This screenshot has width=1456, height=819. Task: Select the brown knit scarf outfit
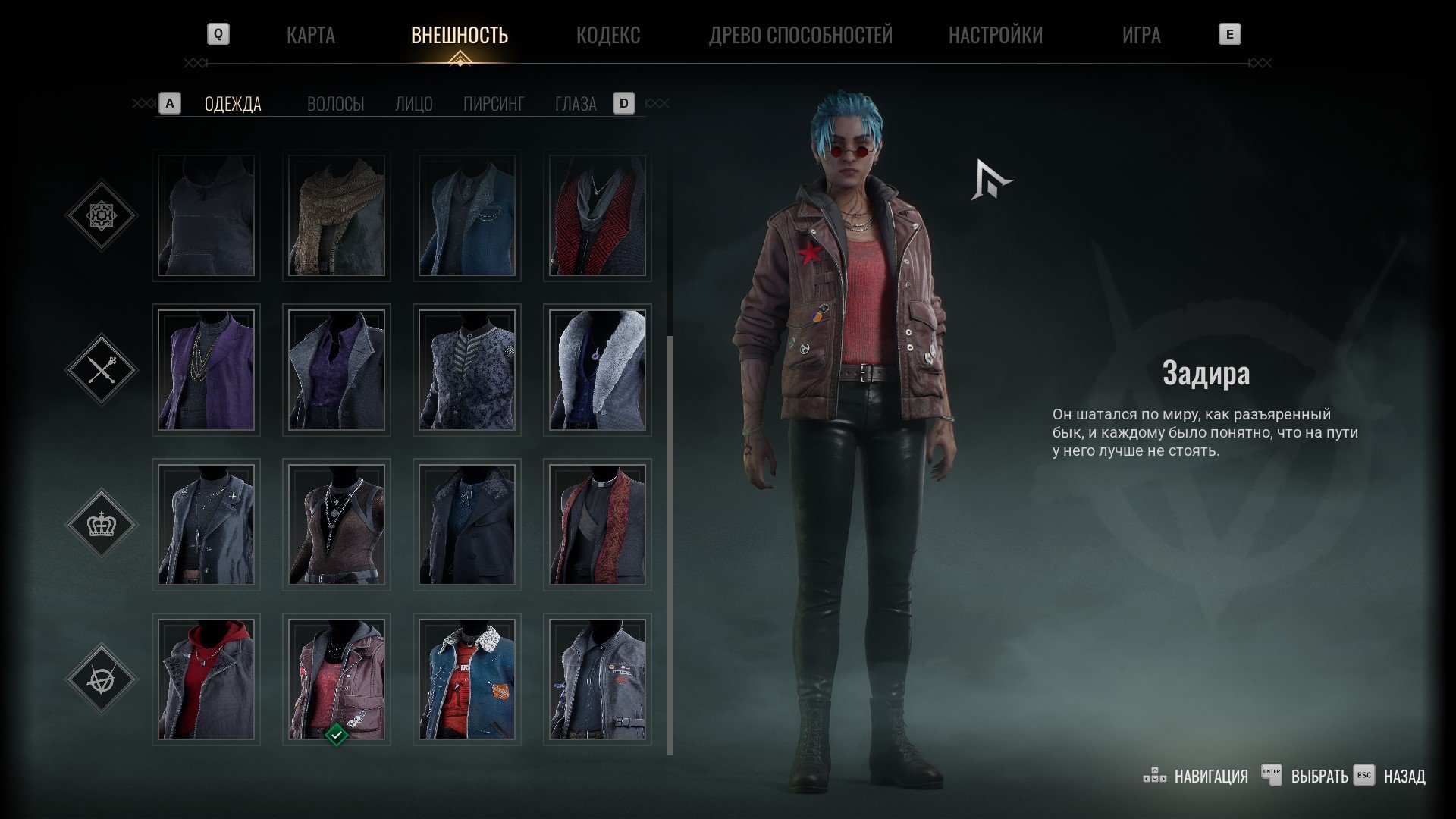pyautogui.click(x=337, y=216)
